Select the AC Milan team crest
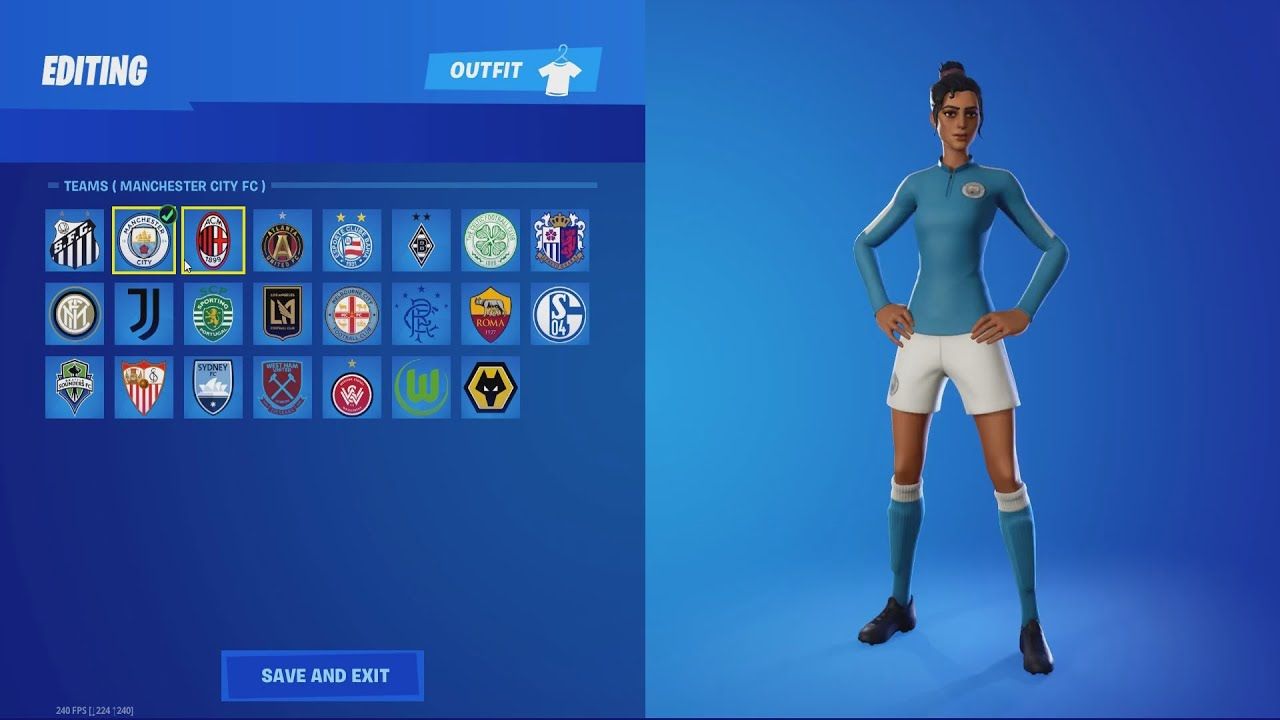Screen dimensions: 1280x720 pyautogui.click(x=213, y=241)
